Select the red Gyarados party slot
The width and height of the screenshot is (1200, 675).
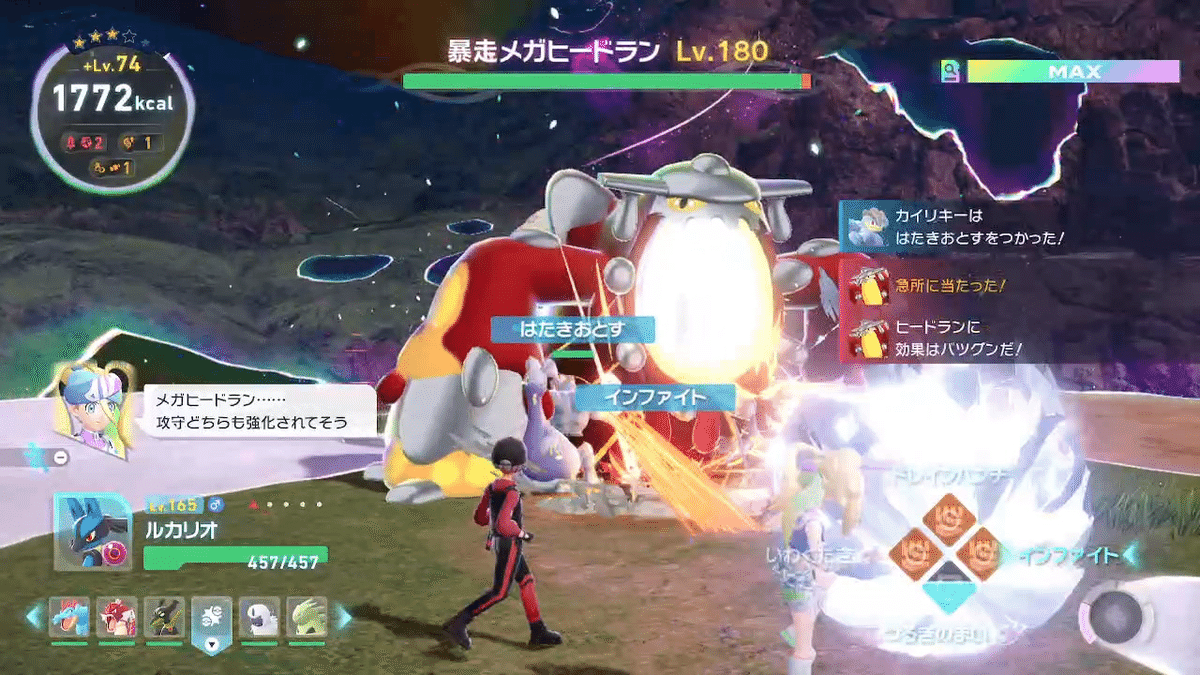tap(115, 619)
